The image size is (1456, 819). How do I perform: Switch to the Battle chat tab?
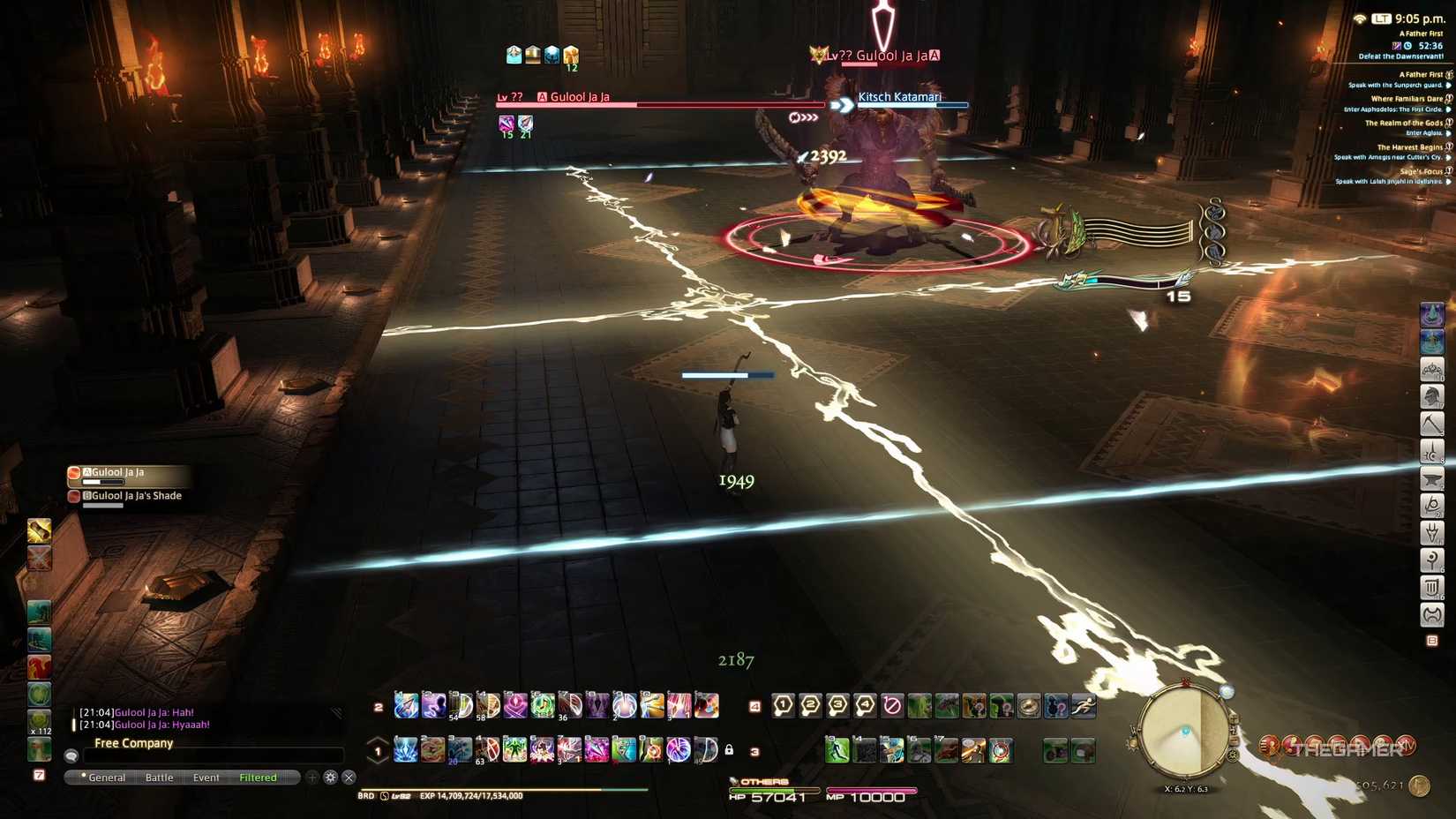pyautogui.click(x=160, y=778)
